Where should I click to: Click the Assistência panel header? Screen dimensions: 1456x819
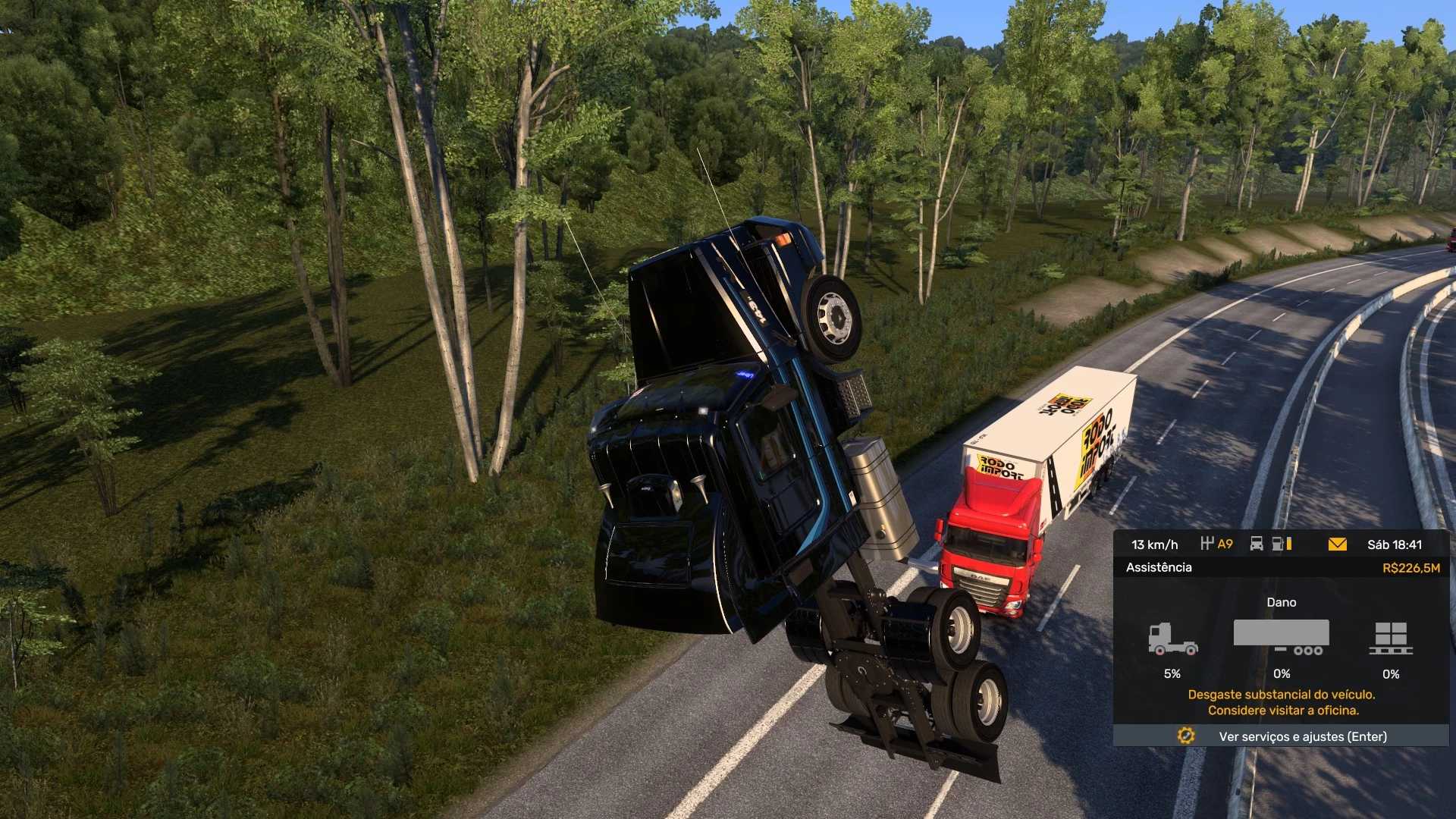(1159, 567)
